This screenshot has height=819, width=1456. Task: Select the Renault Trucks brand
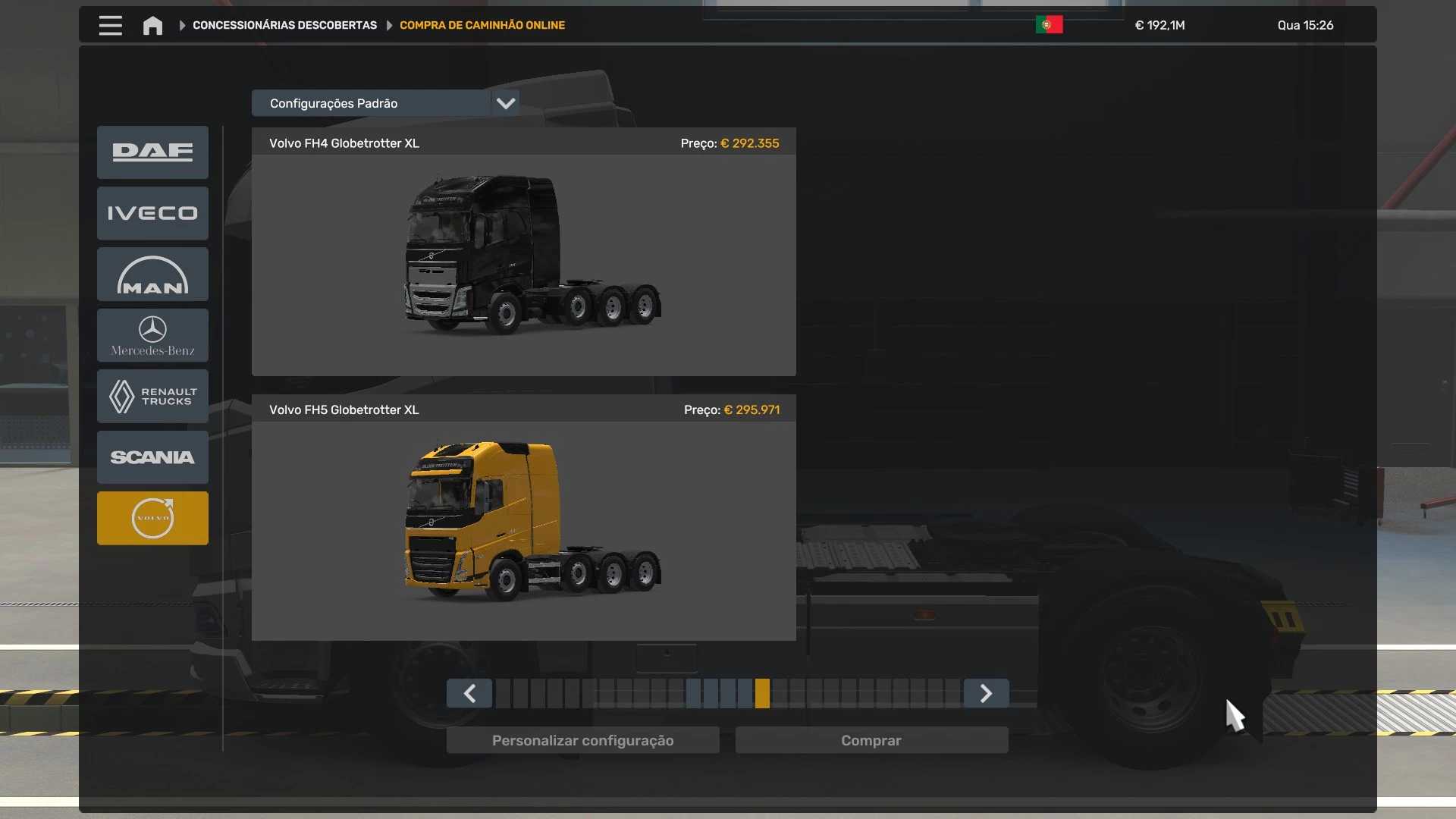coord(152,397)
